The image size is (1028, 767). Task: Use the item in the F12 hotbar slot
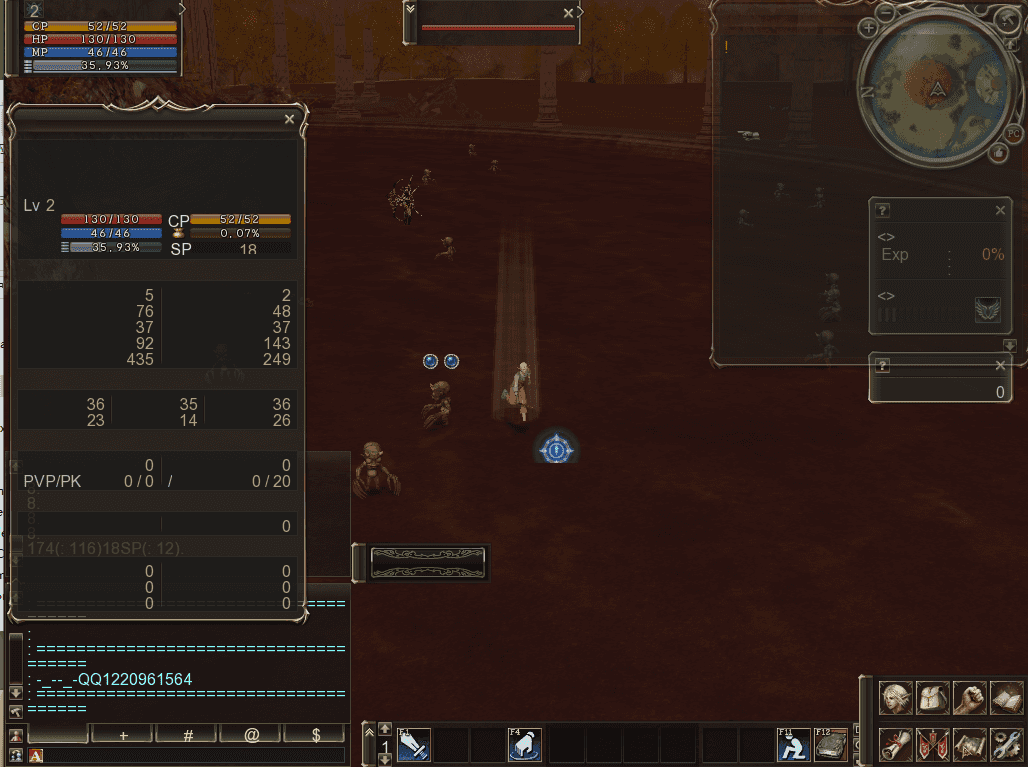831,745
